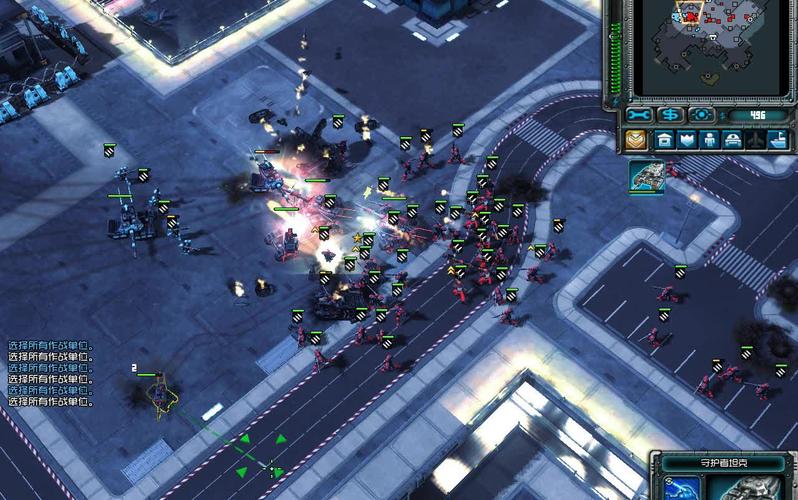Open the gold chevron tab
This screenshot has width=798, height=500.
(636, 140)
